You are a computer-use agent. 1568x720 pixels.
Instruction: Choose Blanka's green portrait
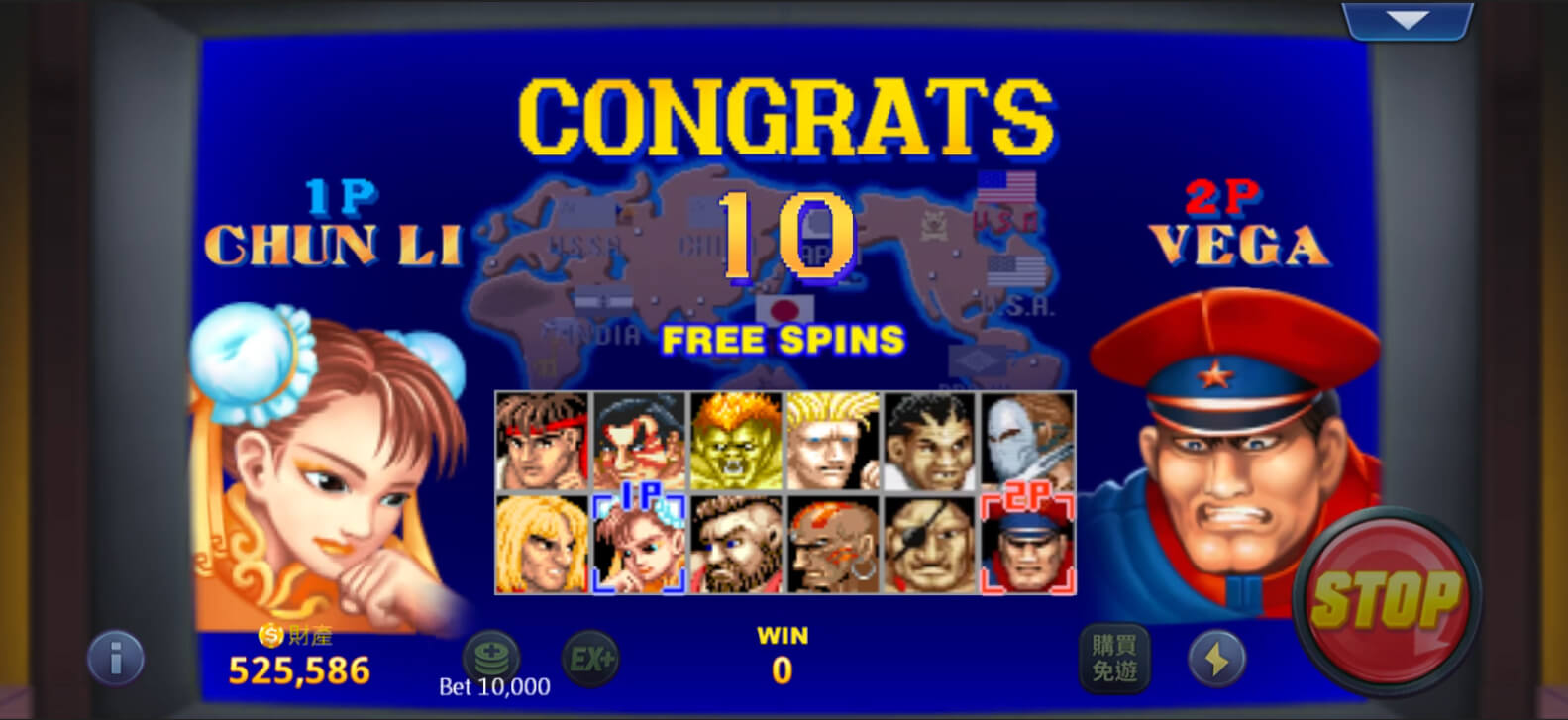pos(736,442)
